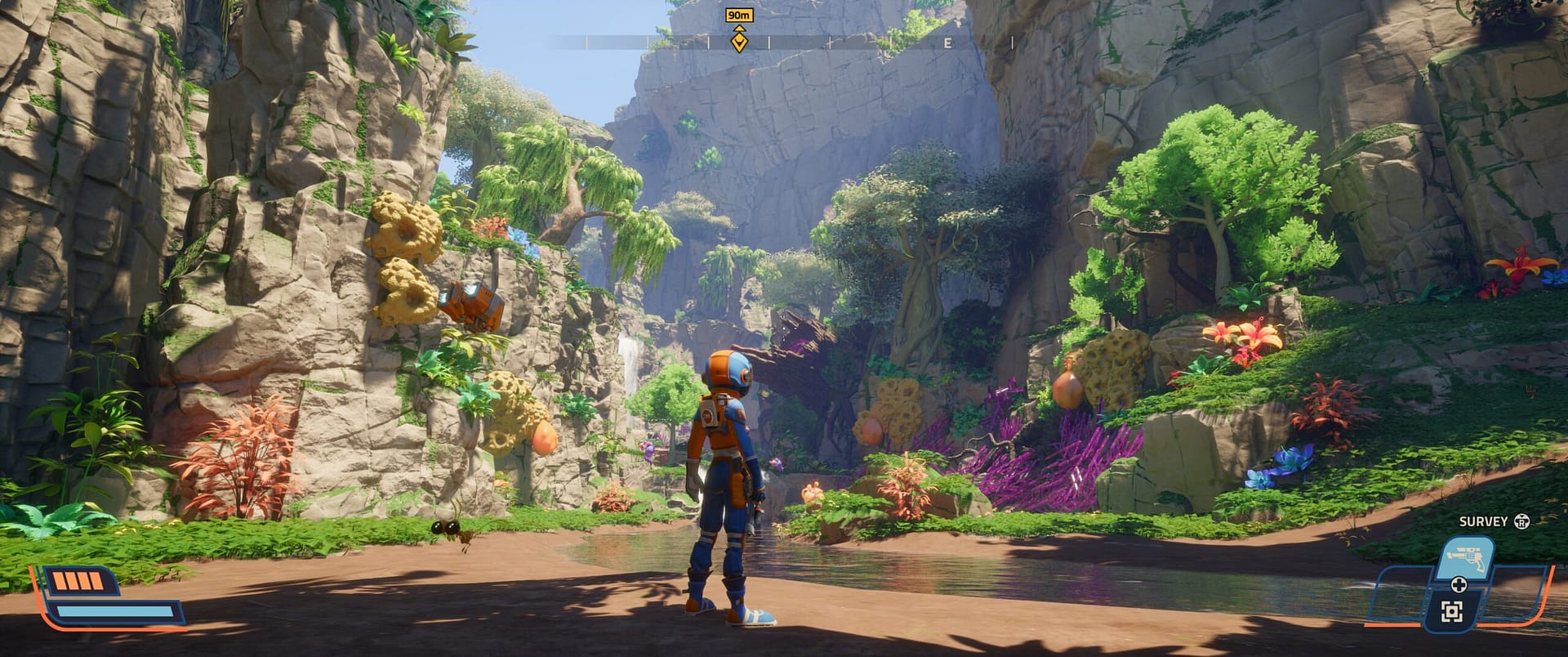The image size is (1568, 657).
Task: Toggle the SURVEY mode via its label
Action: click(1482, 521)
